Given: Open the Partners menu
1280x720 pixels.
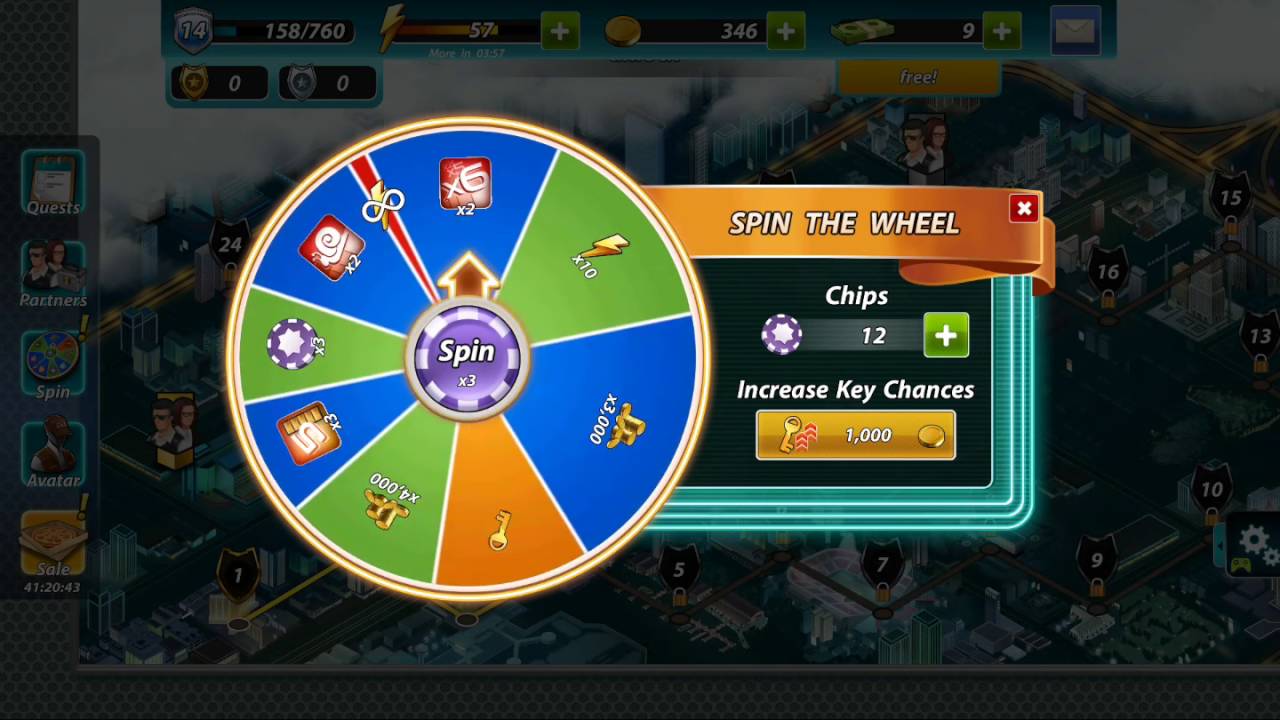Looking at the screenshot, I should pos(53,273).
